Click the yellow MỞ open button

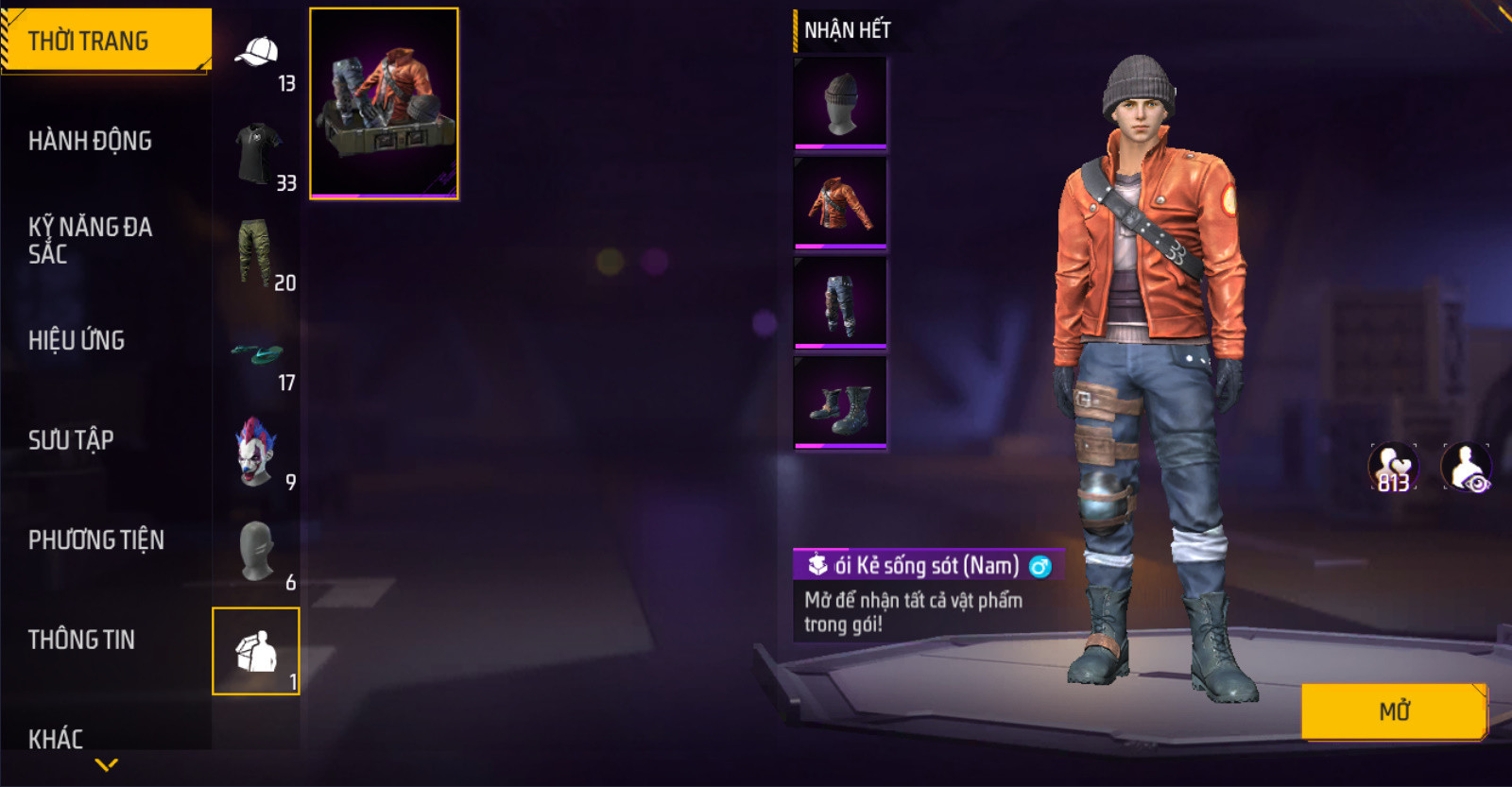click(1394, 710)
